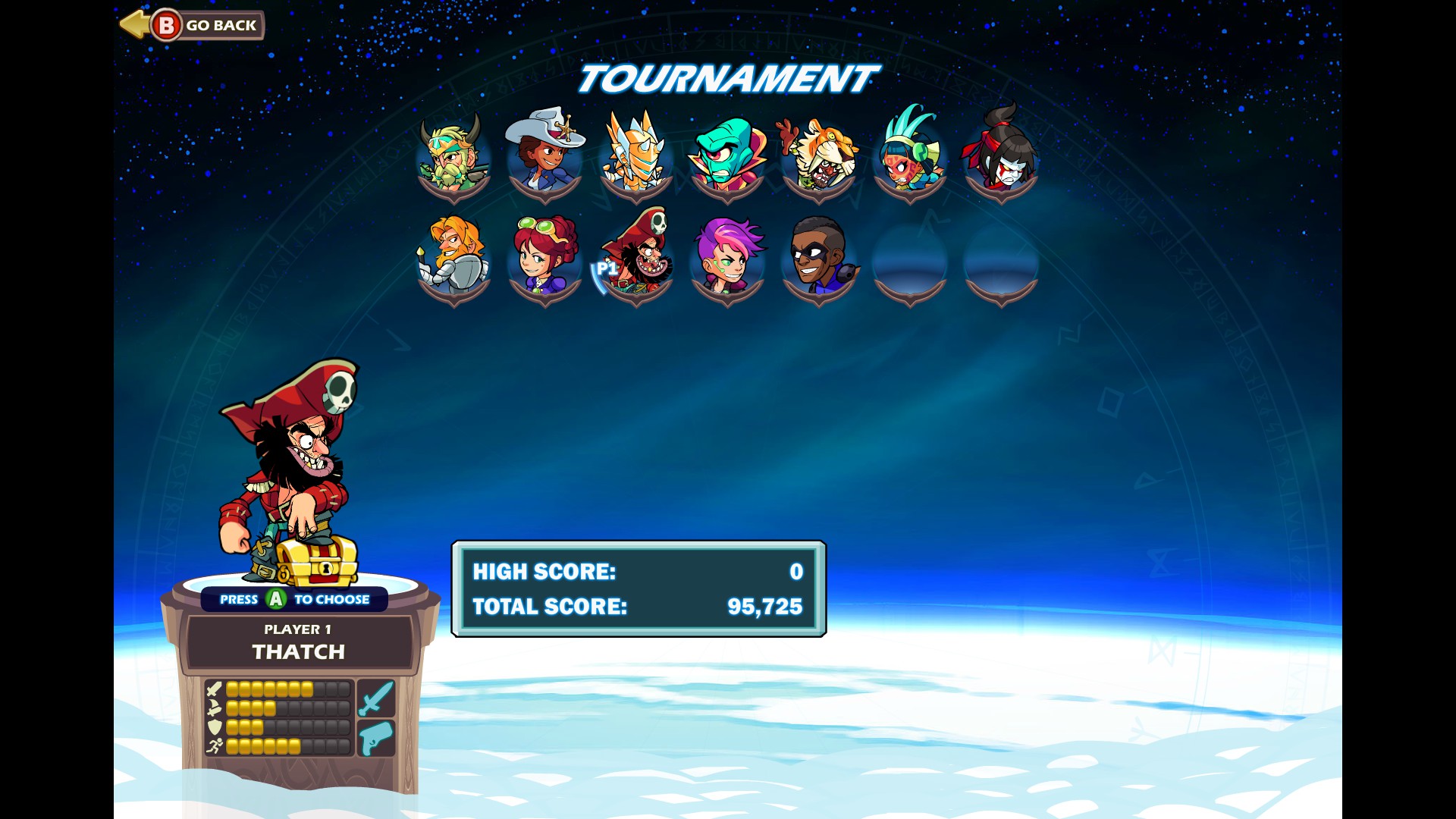Viewport: 1456px width, 819px height.
Task: Click Thatch's sword weapon icon
Action: pyautogui.click(x=376, y=698)
